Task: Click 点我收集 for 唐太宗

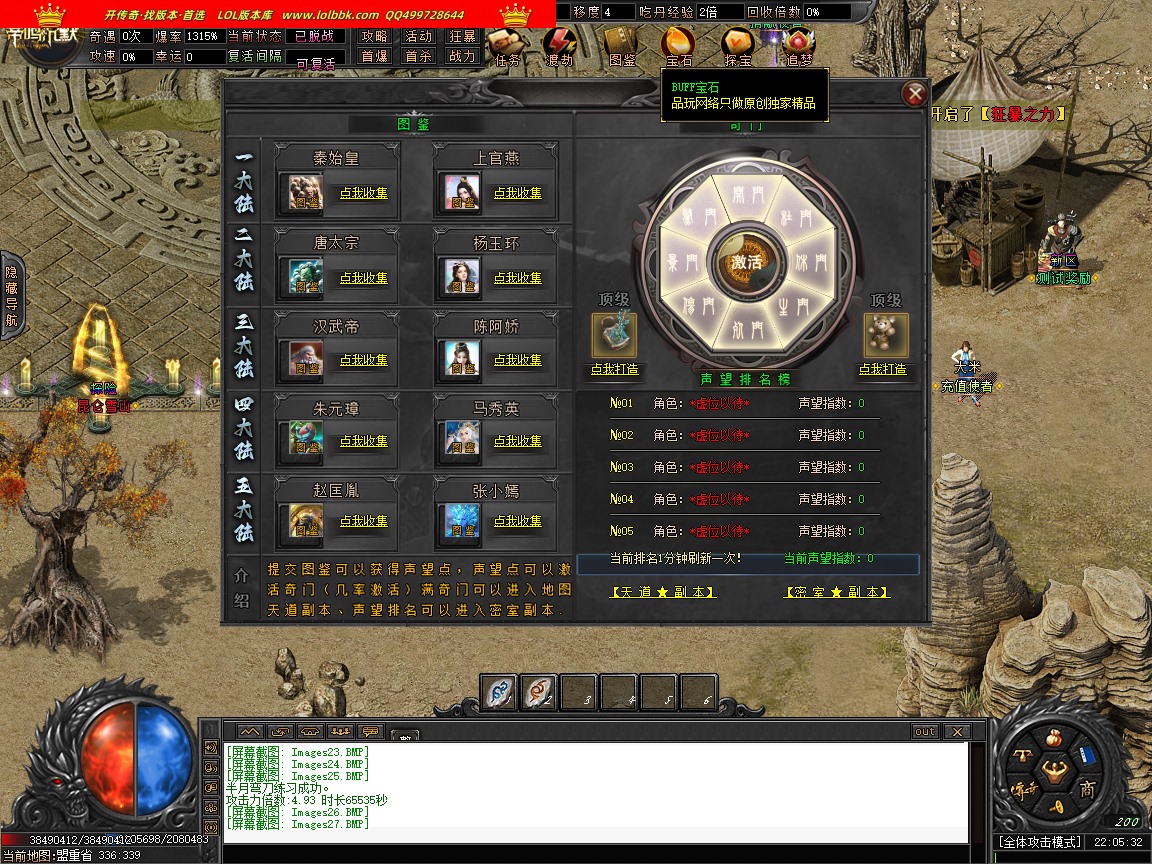Action: coord(364,278)
